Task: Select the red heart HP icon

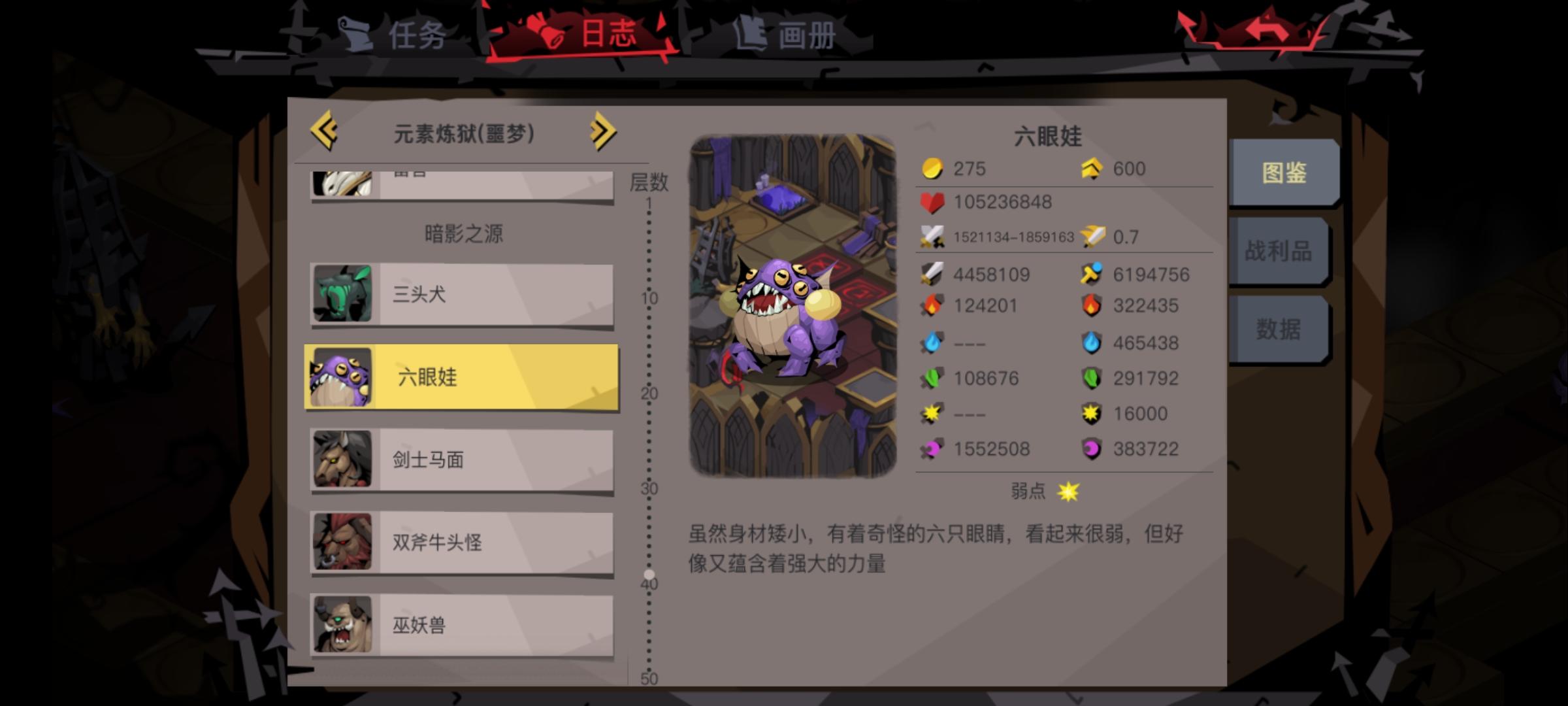Action: coord(932,203)
